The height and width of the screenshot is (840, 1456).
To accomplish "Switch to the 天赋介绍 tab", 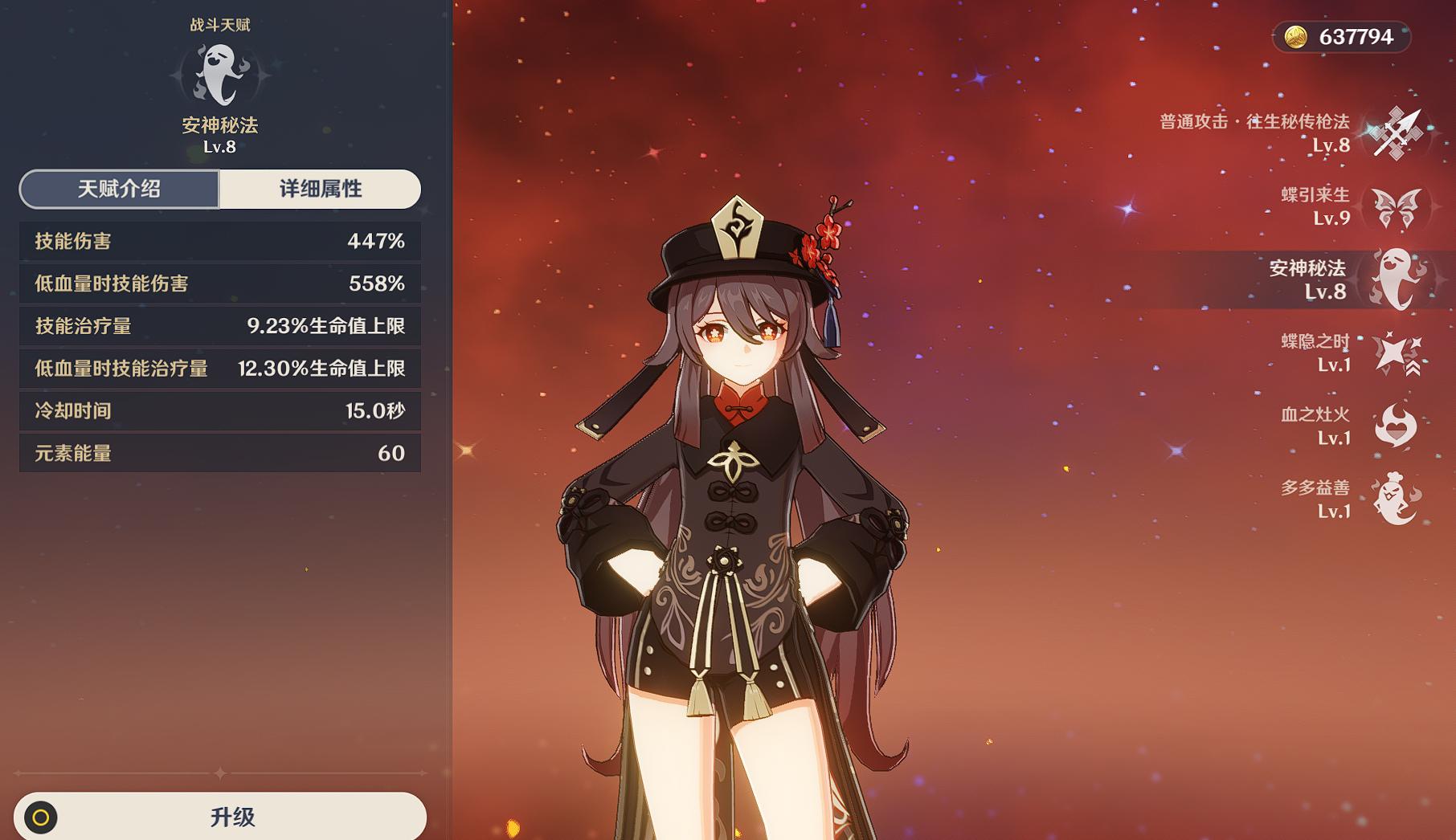I will 119,190.
